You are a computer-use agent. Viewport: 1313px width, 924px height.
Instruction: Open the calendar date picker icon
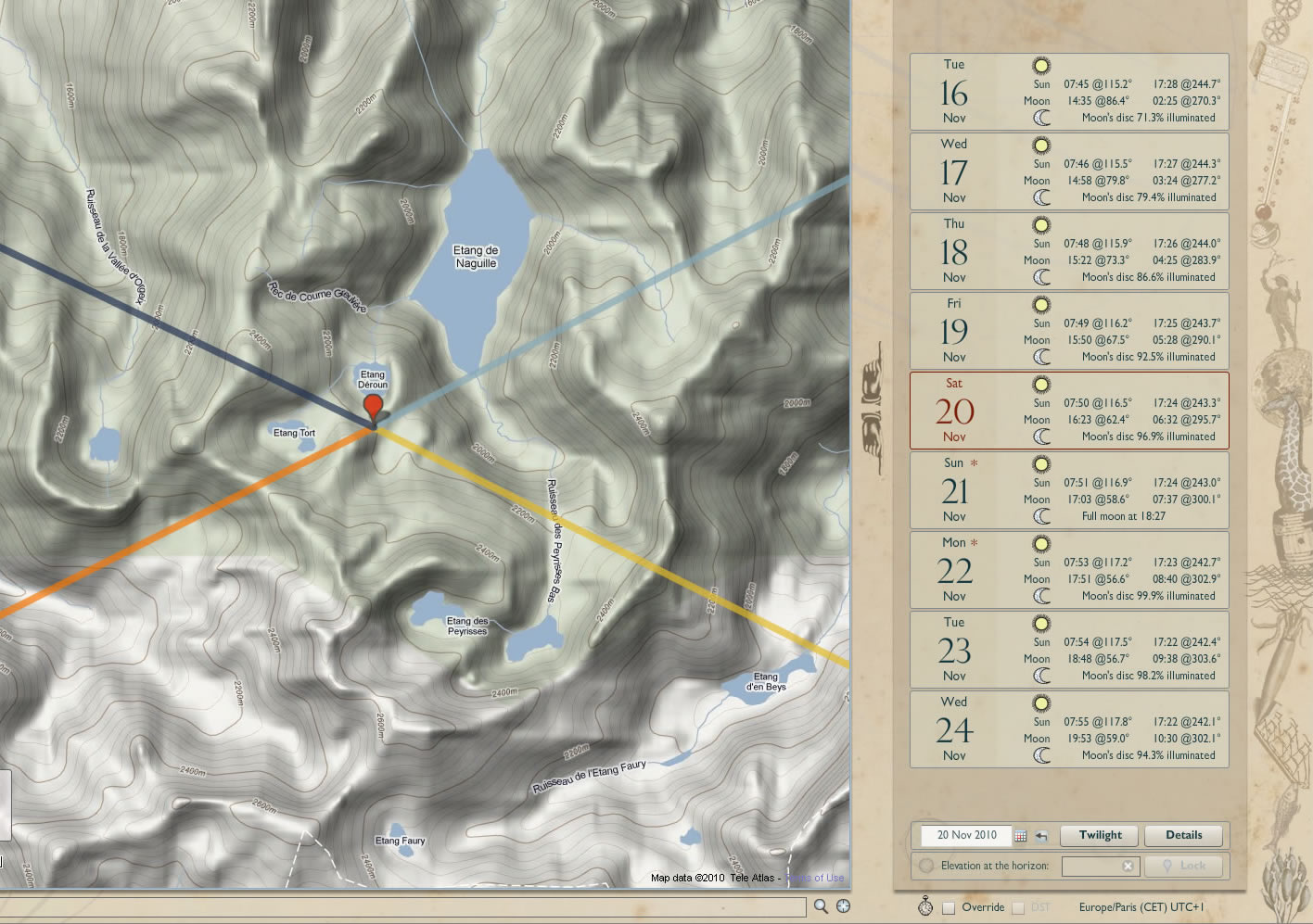click(1020, 836)
